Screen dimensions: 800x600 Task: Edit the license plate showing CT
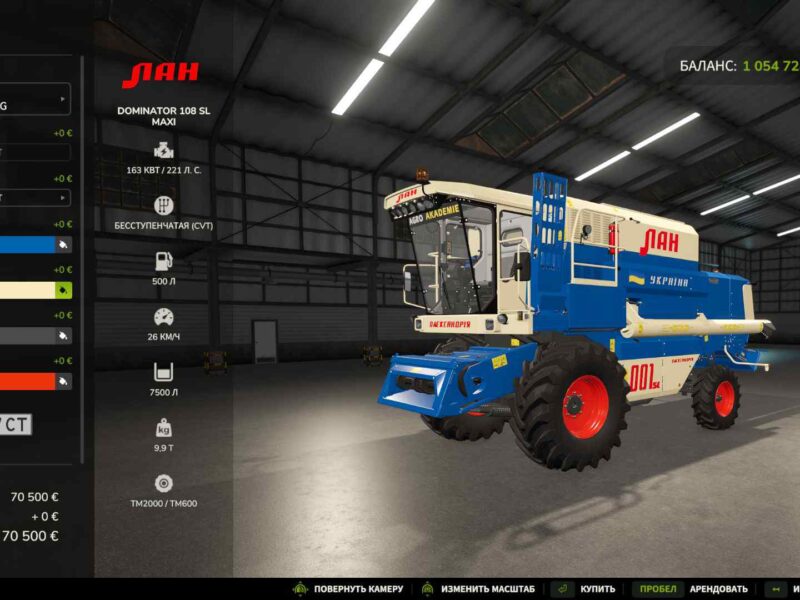16,425
